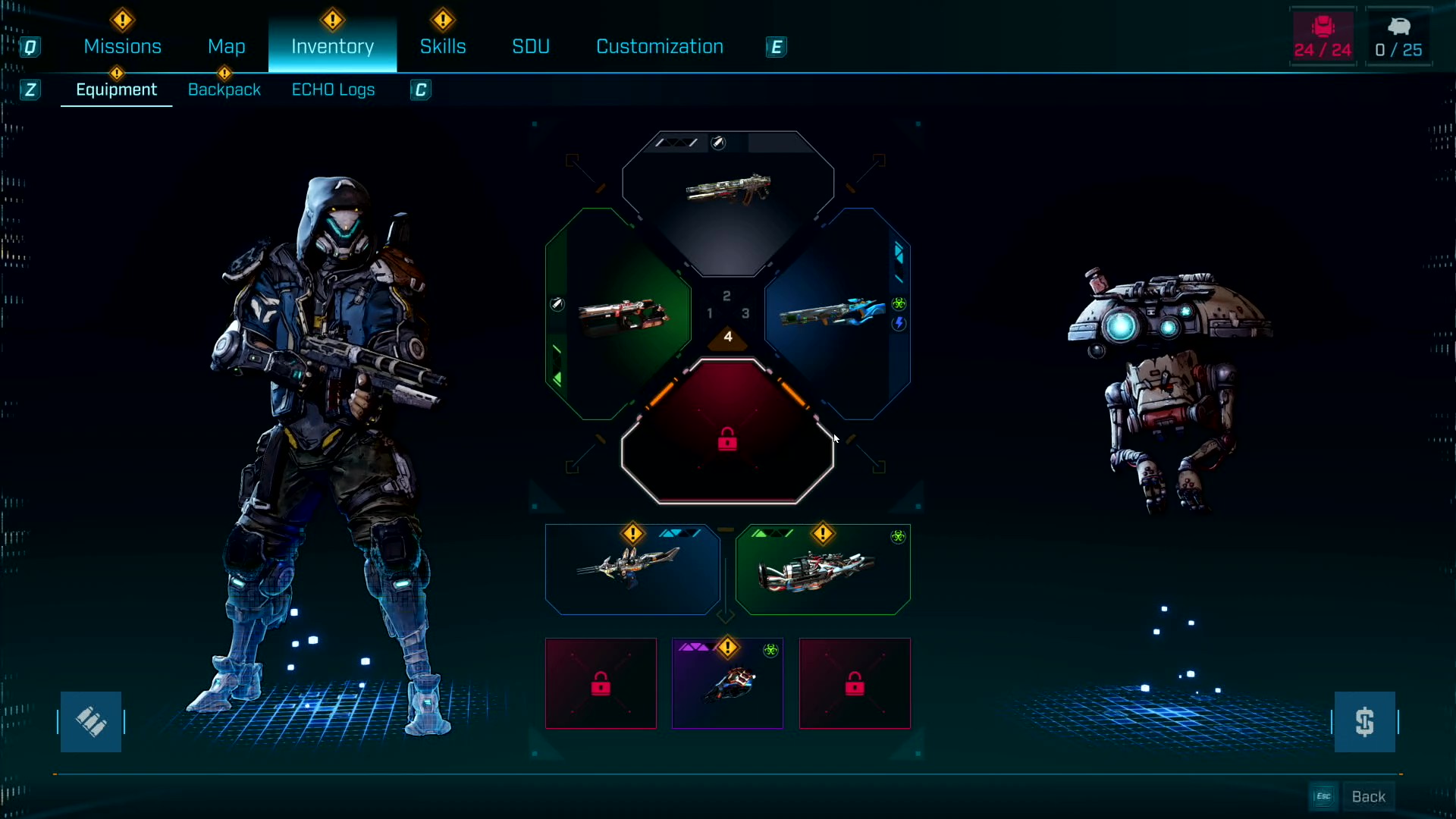Viewport: 1456px width, 819px height.
Task: Click the ammo icon button beside character
Action: 91,722
